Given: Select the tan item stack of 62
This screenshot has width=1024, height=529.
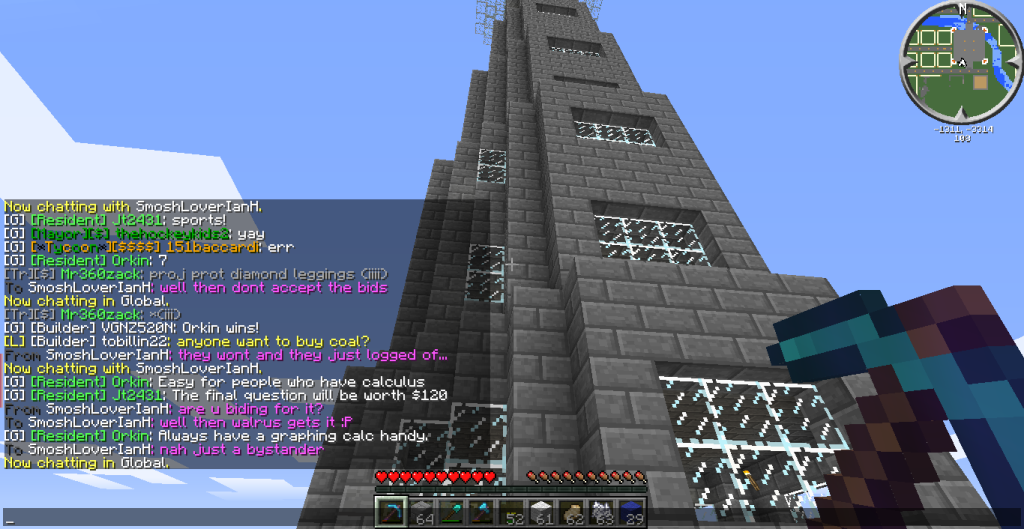Looking at the screenshot, I should [572, 510].
